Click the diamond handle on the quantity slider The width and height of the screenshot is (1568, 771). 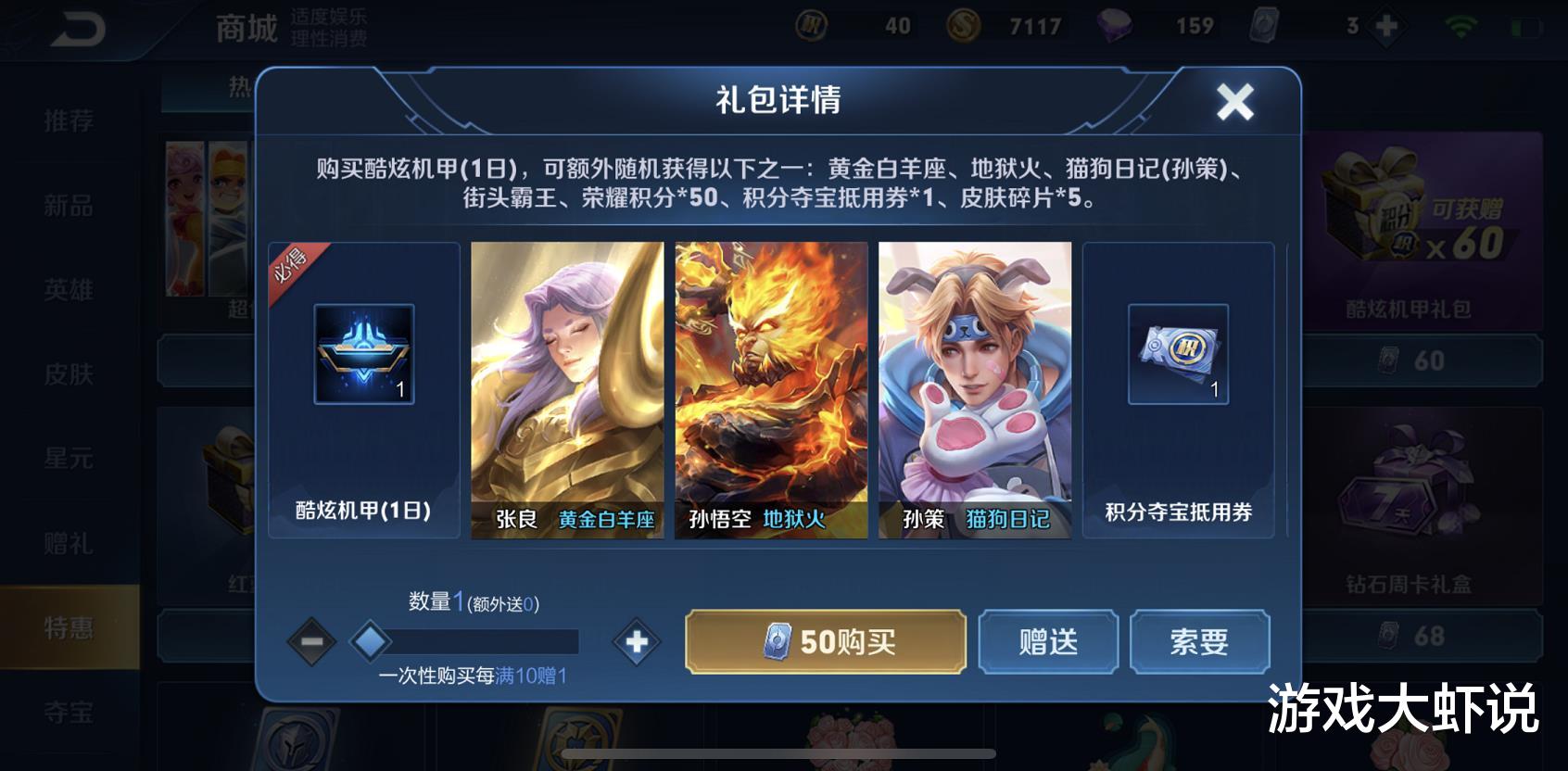369,640
